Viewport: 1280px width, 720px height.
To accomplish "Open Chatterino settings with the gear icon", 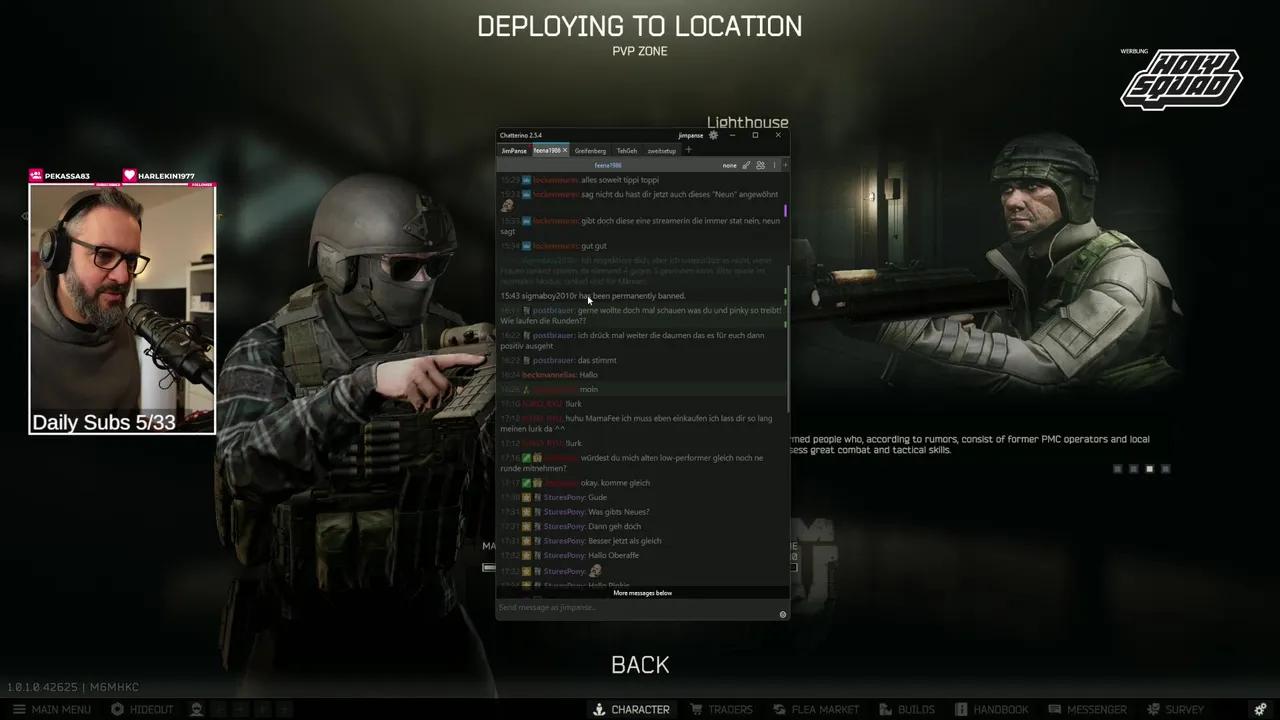I will click(712, 134).
